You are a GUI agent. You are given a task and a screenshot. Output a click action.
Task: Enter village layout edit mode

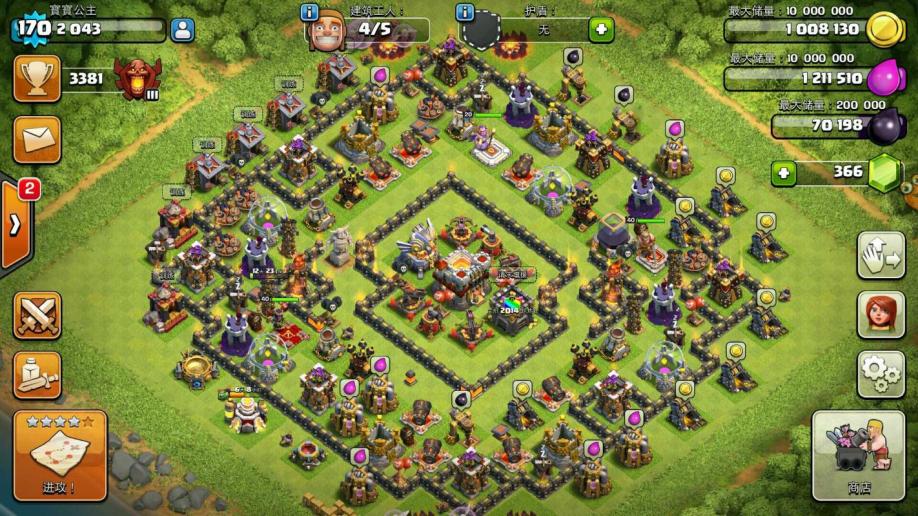pos(880,256)
